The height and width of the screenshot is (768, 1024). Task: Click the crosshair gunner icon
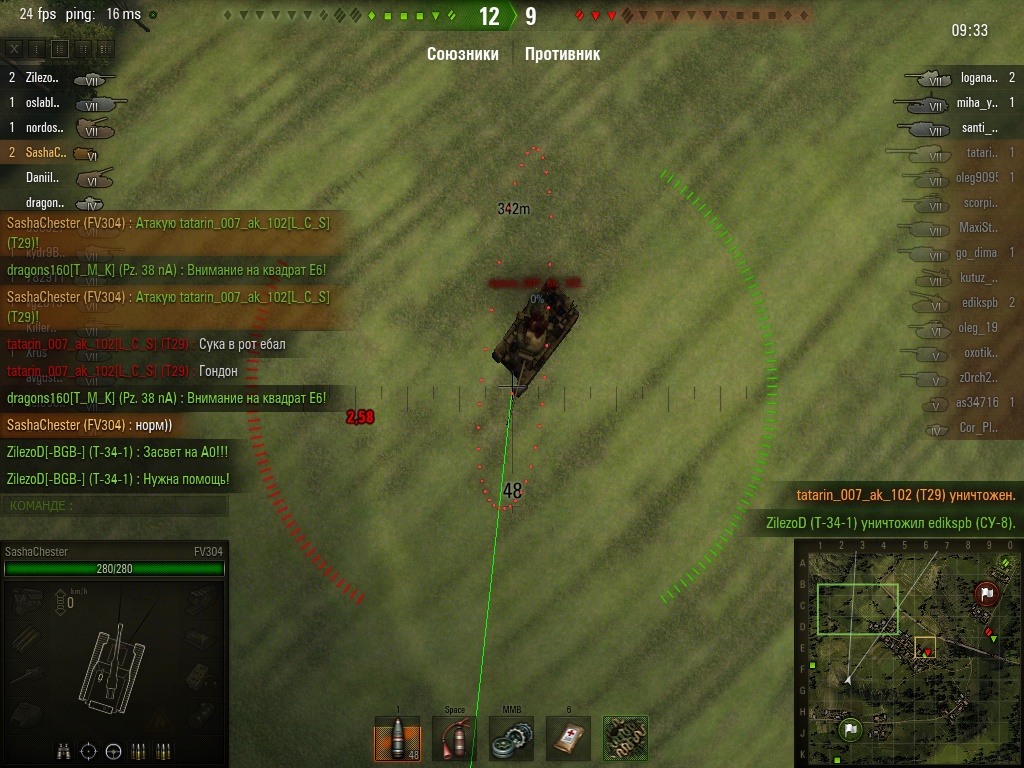(89, 751)
